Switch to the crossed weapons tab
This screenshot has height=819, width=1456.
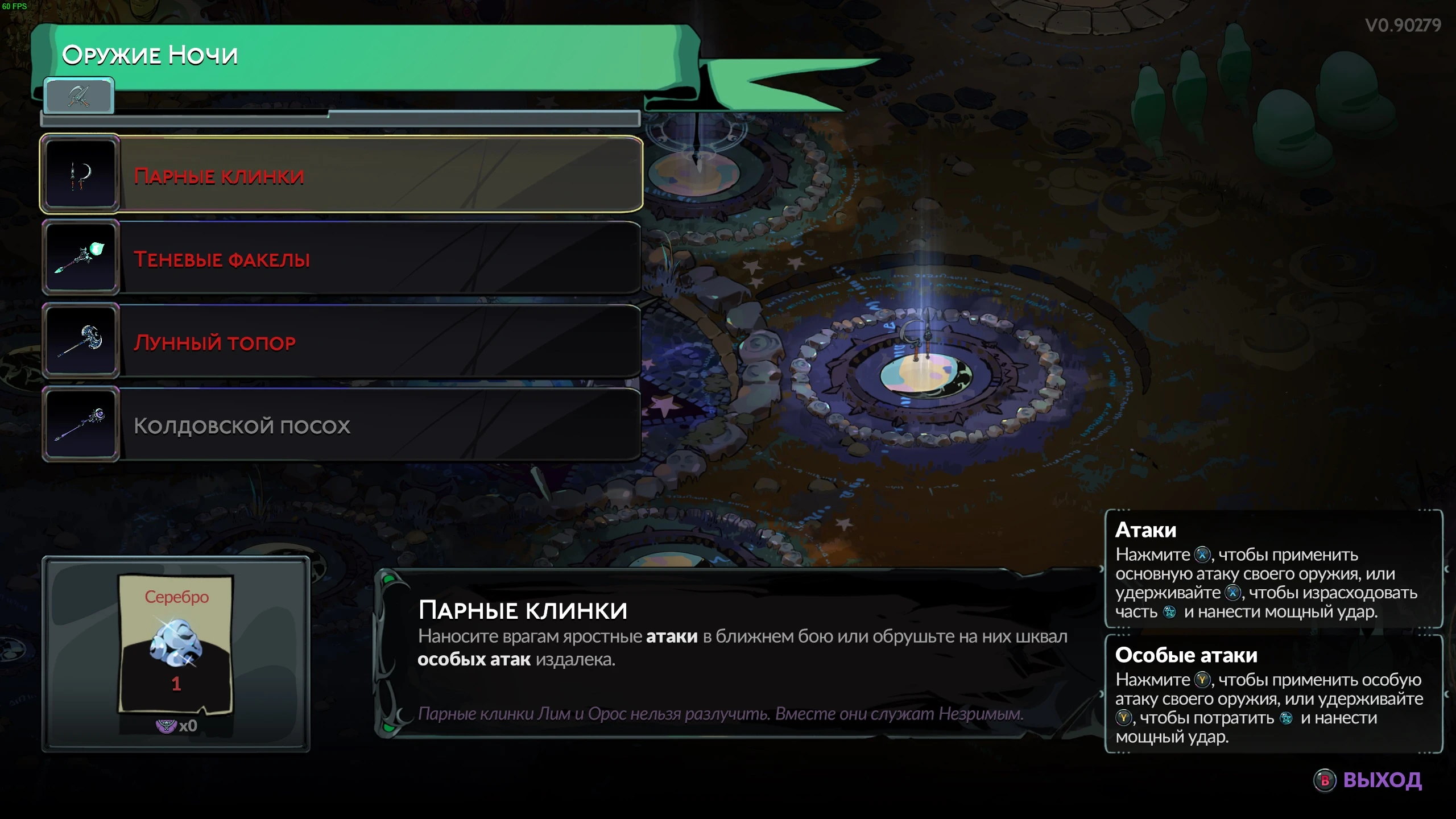(79, 96)
